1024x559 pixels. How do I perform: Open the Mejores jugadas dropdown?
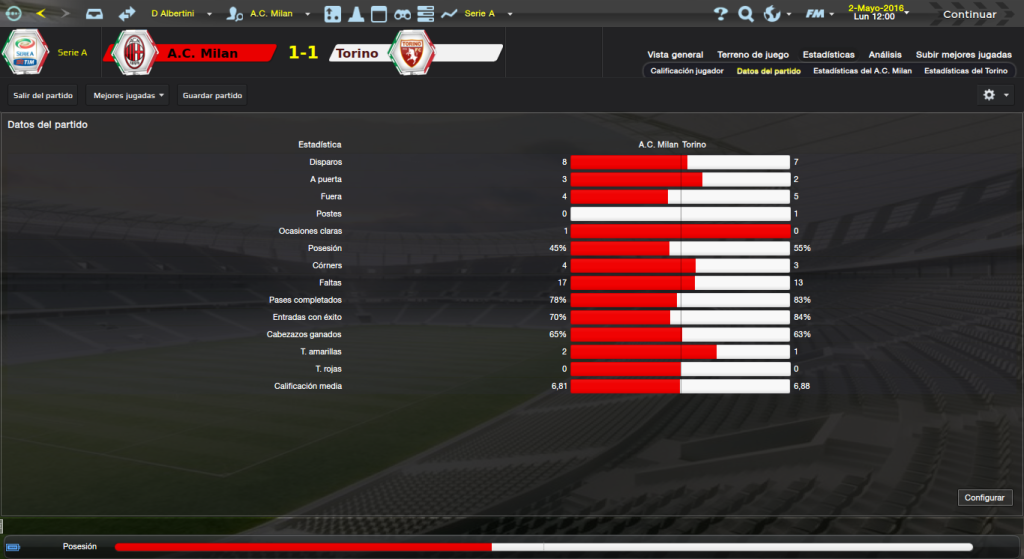[128, 95]
